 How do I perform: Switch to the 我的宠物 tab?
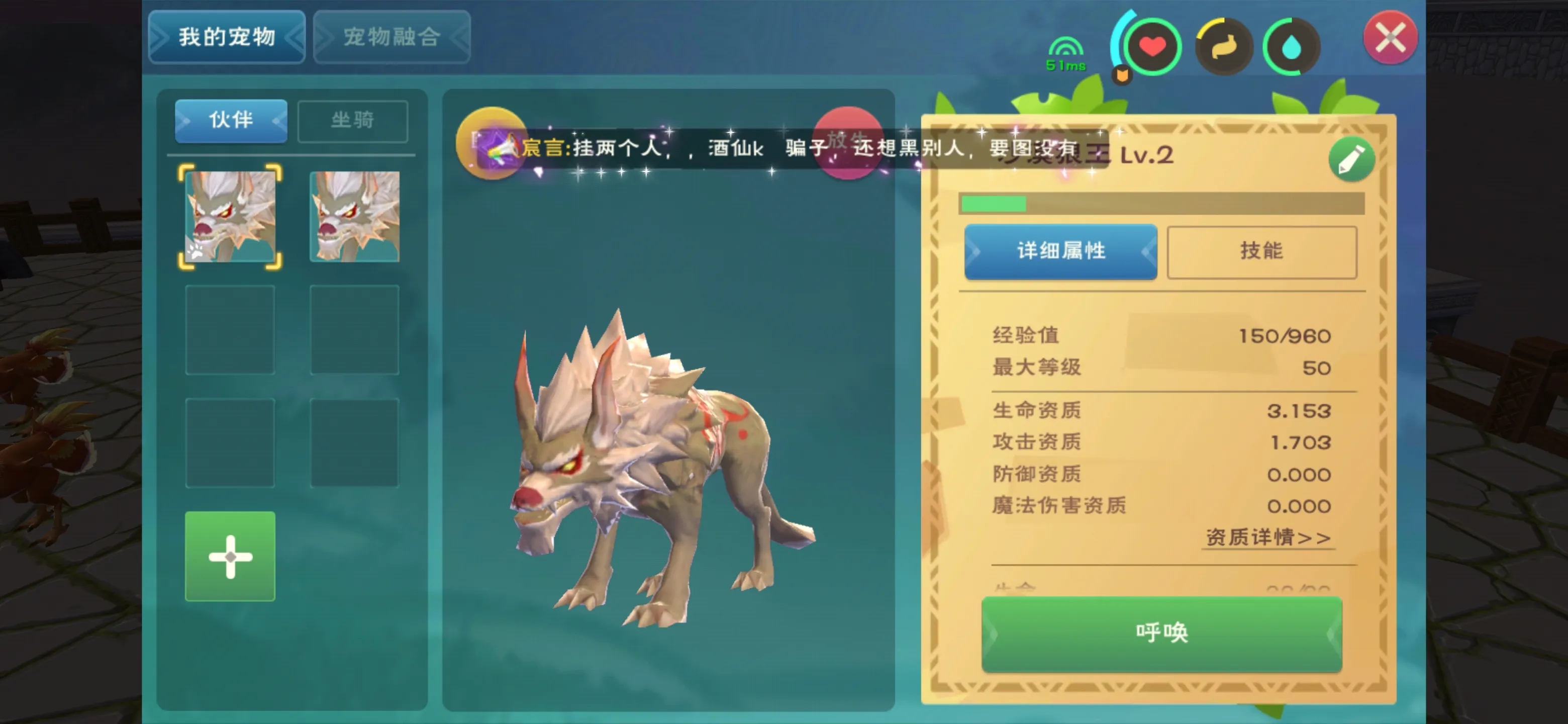[227, 37]
